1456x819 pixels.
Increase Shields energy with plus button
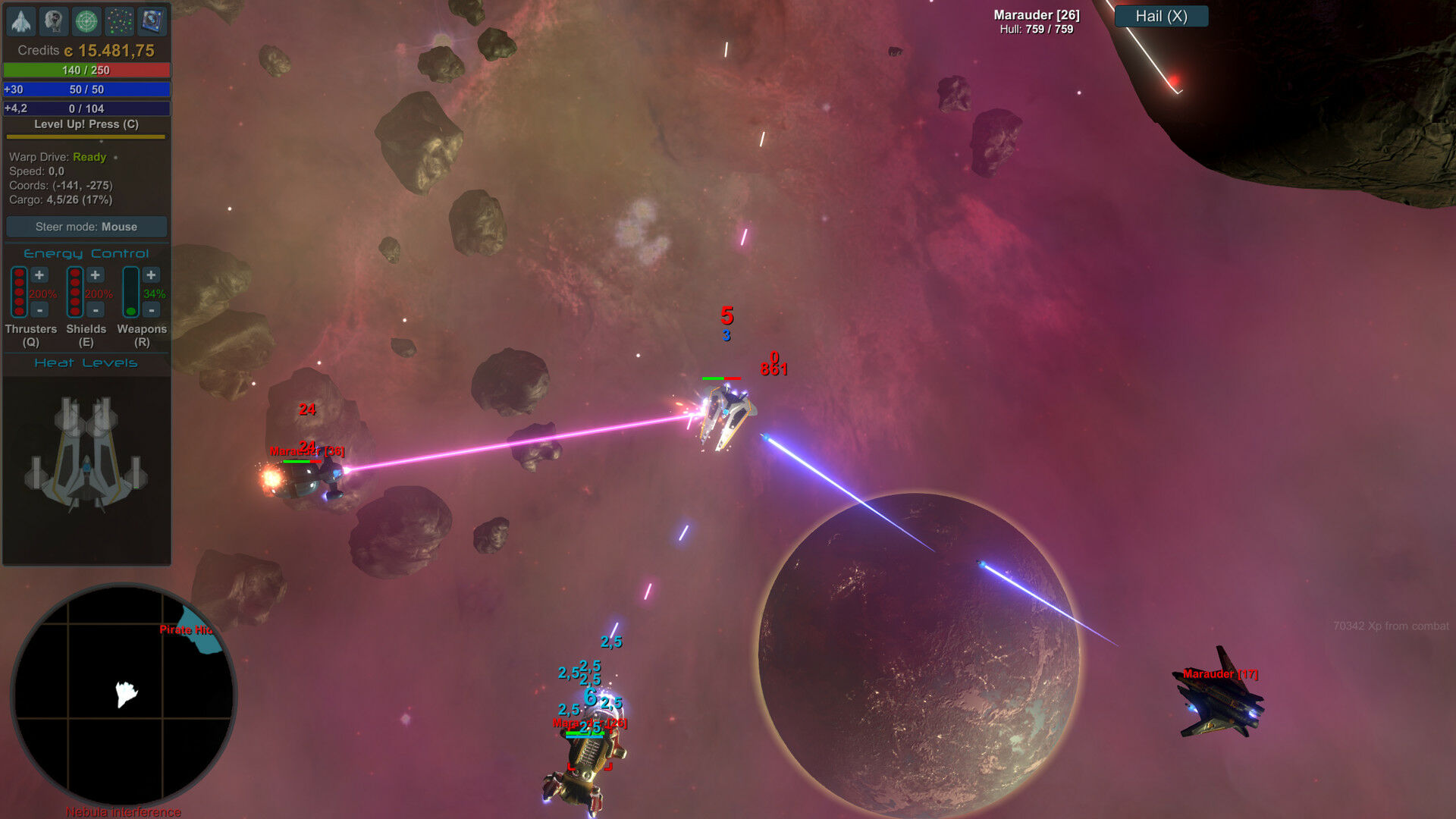[95, 275]
